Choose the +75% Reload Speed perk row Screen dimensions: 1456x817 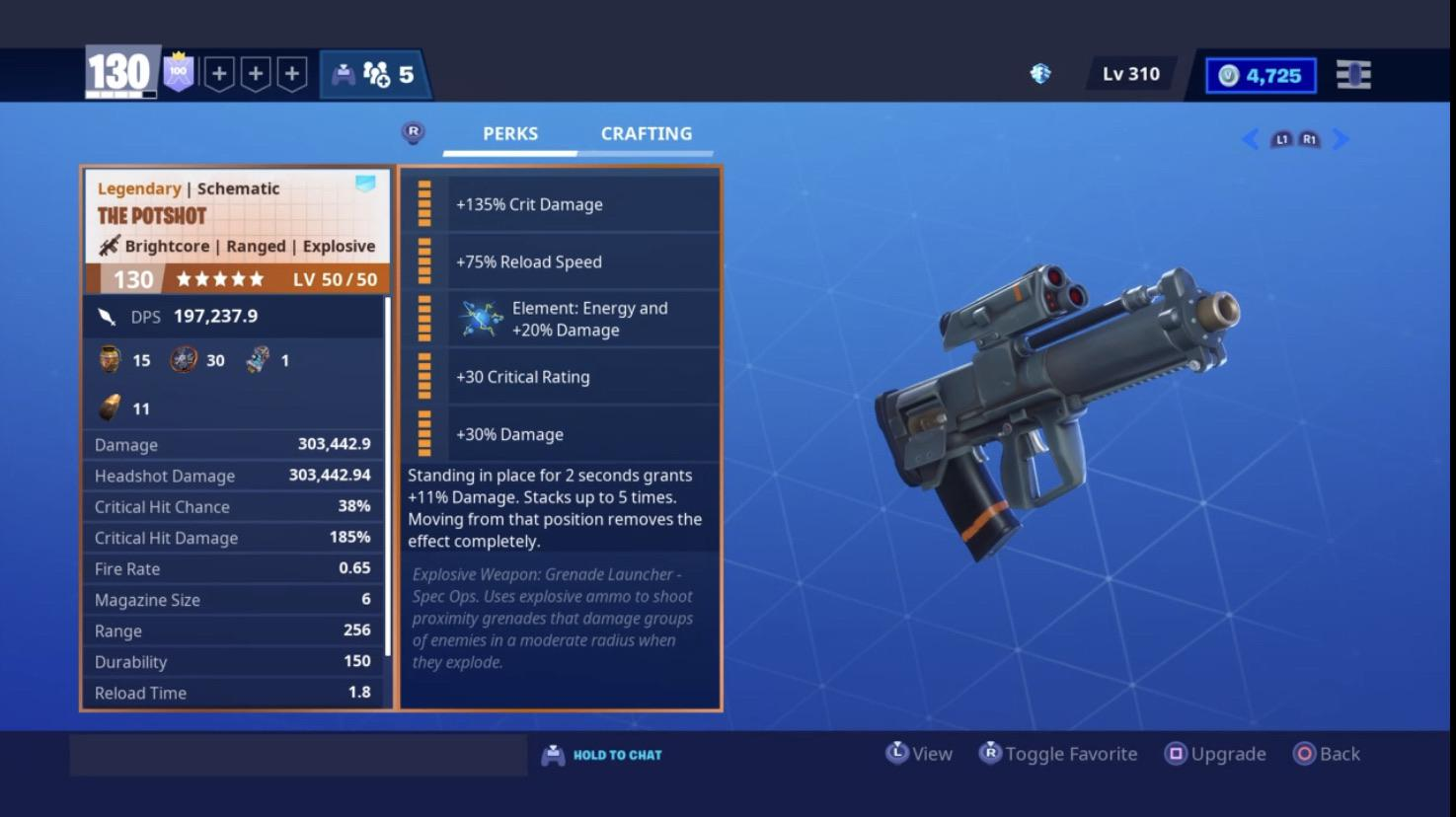(582, 261)
